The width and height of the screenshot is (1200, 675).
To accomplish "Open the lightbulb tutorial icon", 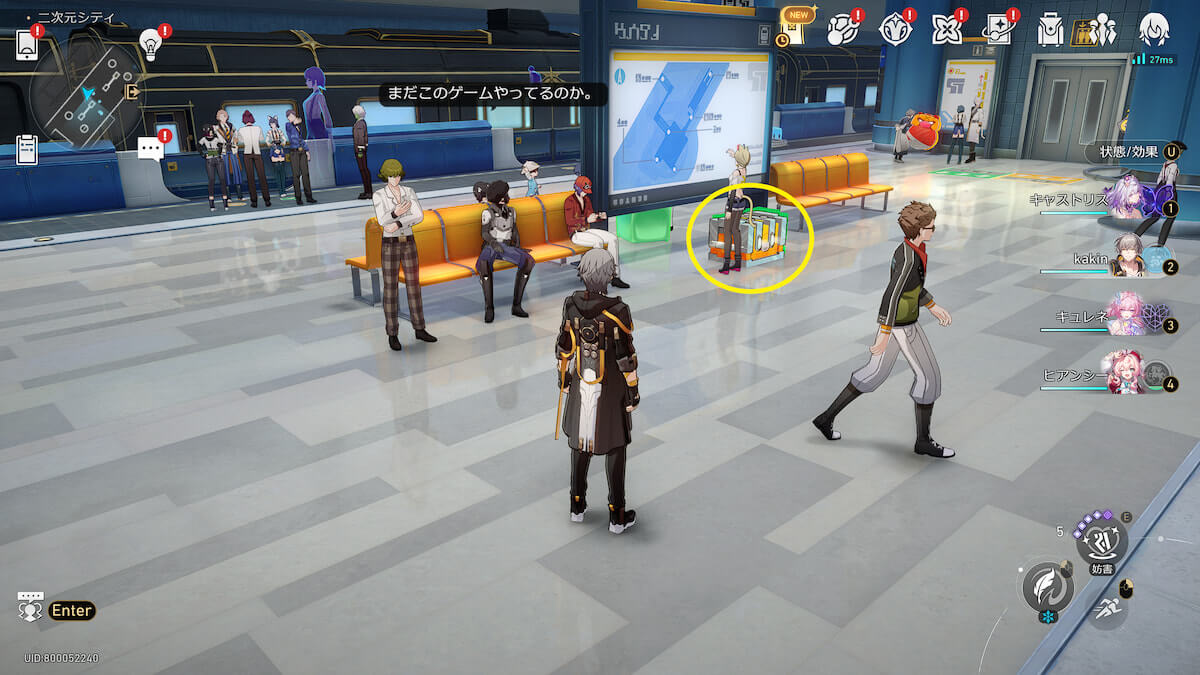I will click(151, 43).
